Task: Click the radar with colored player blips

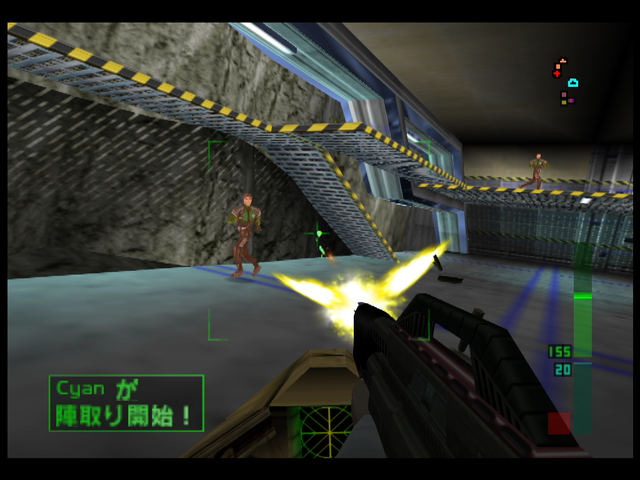Action: 566,82
